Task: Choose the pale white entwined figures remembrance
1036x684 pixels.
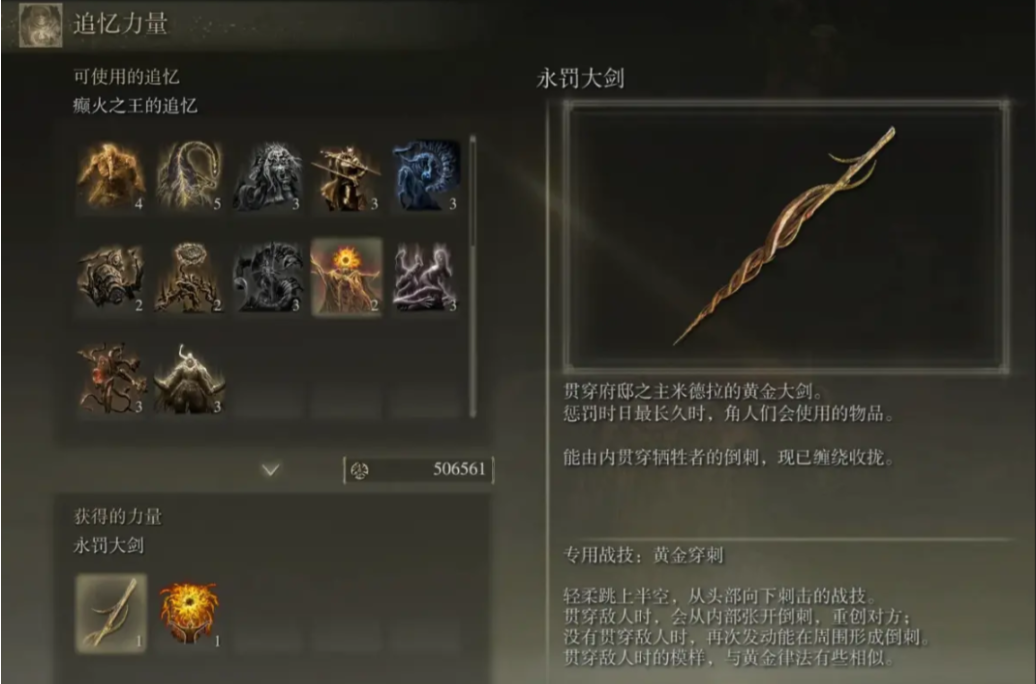Action: [424, 277]
